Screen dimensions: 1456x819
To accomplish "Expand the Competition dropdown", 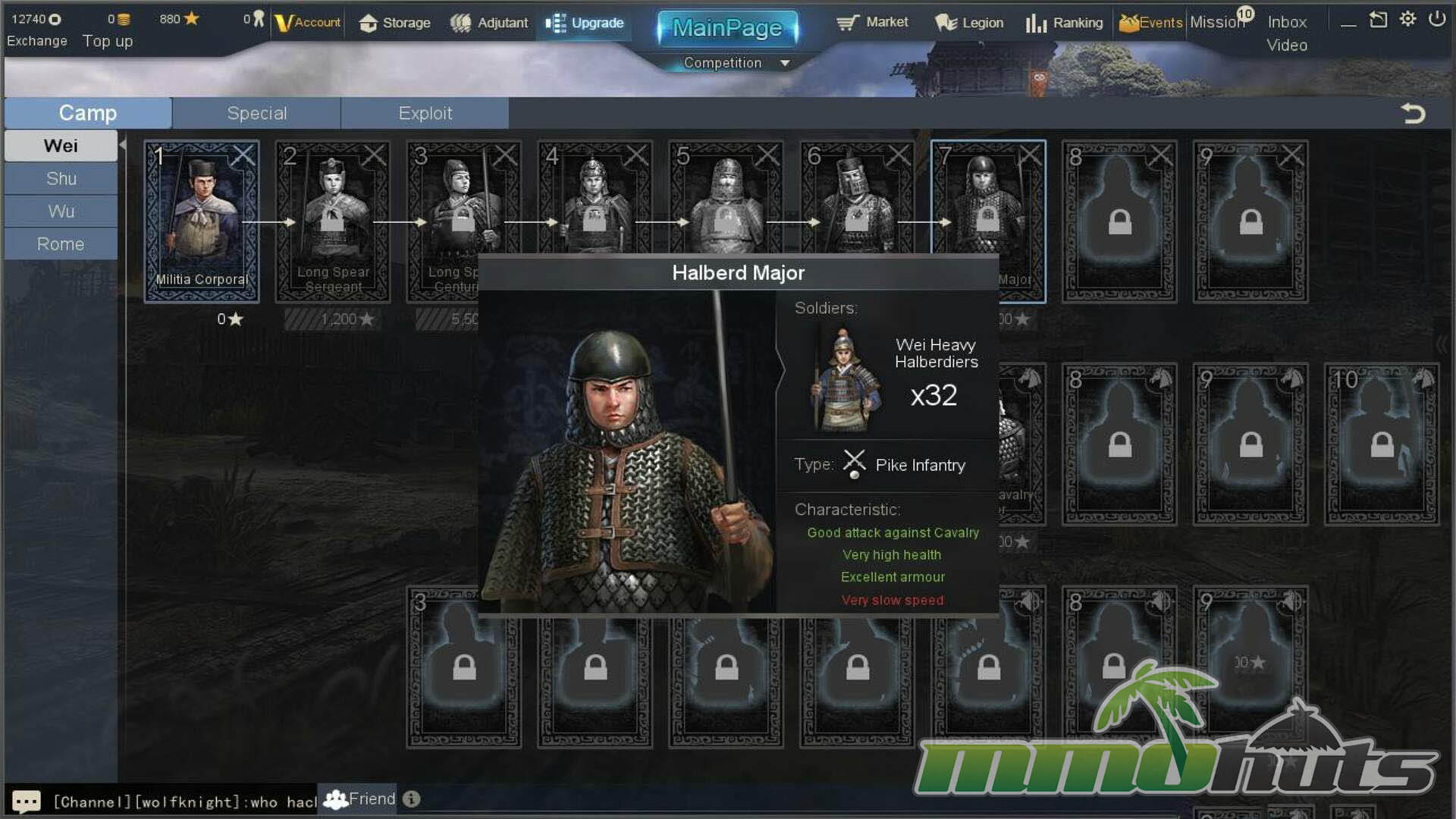I will 785,63.
